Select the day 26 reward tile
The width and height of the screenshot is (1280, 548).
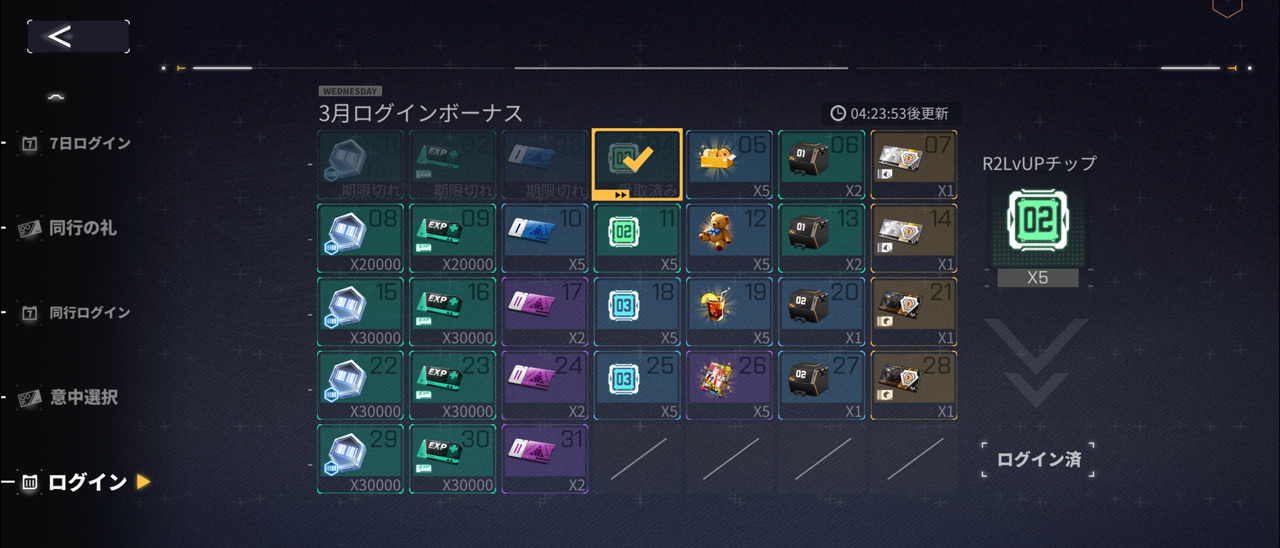[x=729, y=385]
